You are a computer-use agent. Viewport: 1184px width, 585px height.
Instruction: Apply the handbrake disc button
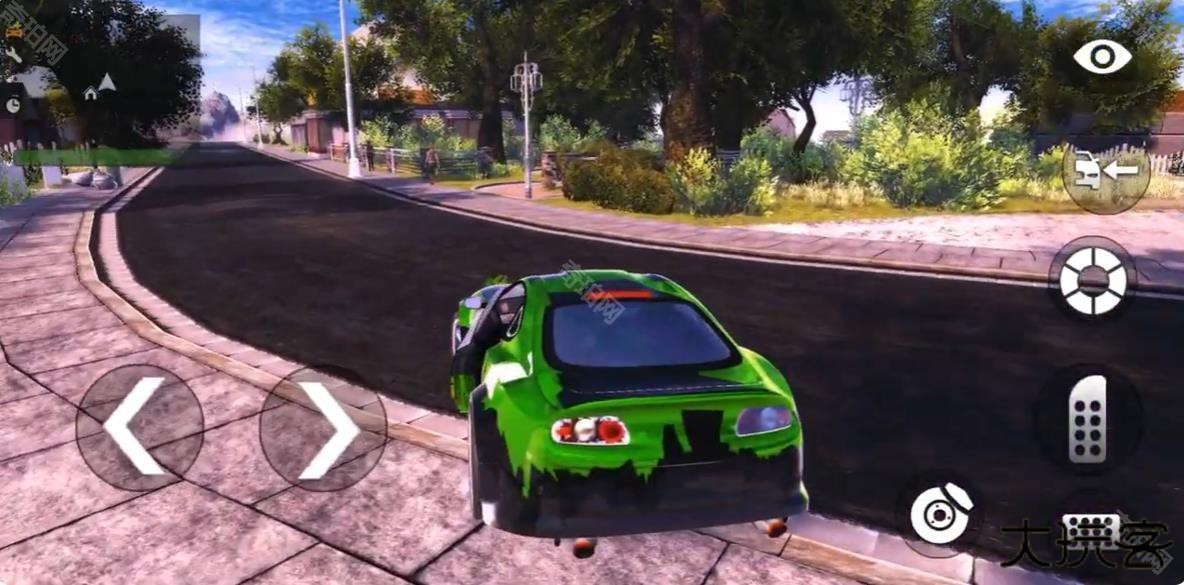[x=940, y=514]
